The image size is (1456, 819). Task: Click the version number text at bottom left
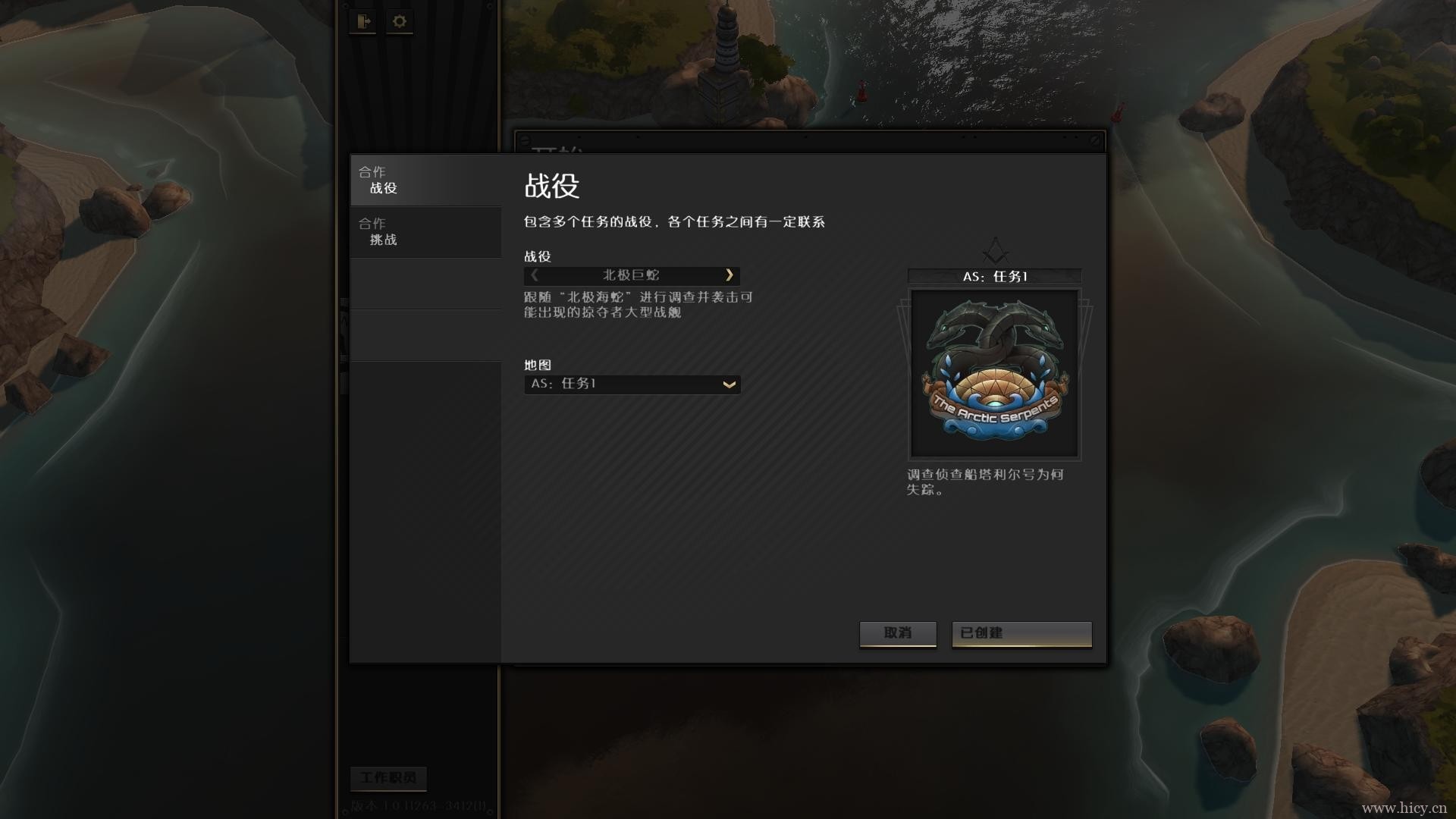point(417,808)
